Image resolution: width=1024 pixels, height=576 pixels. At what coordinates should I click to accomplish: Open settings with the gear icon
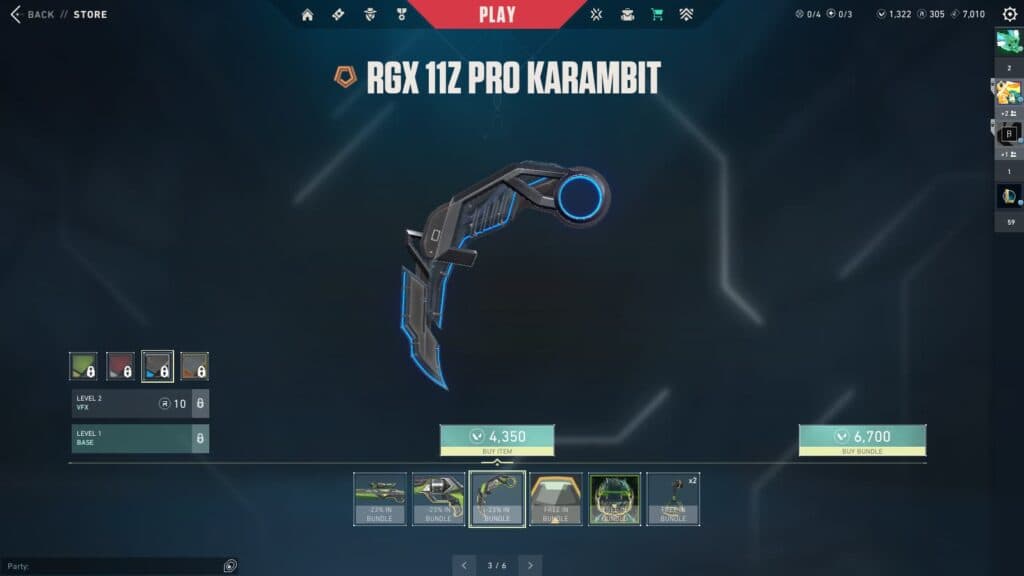click(1009, 14)
